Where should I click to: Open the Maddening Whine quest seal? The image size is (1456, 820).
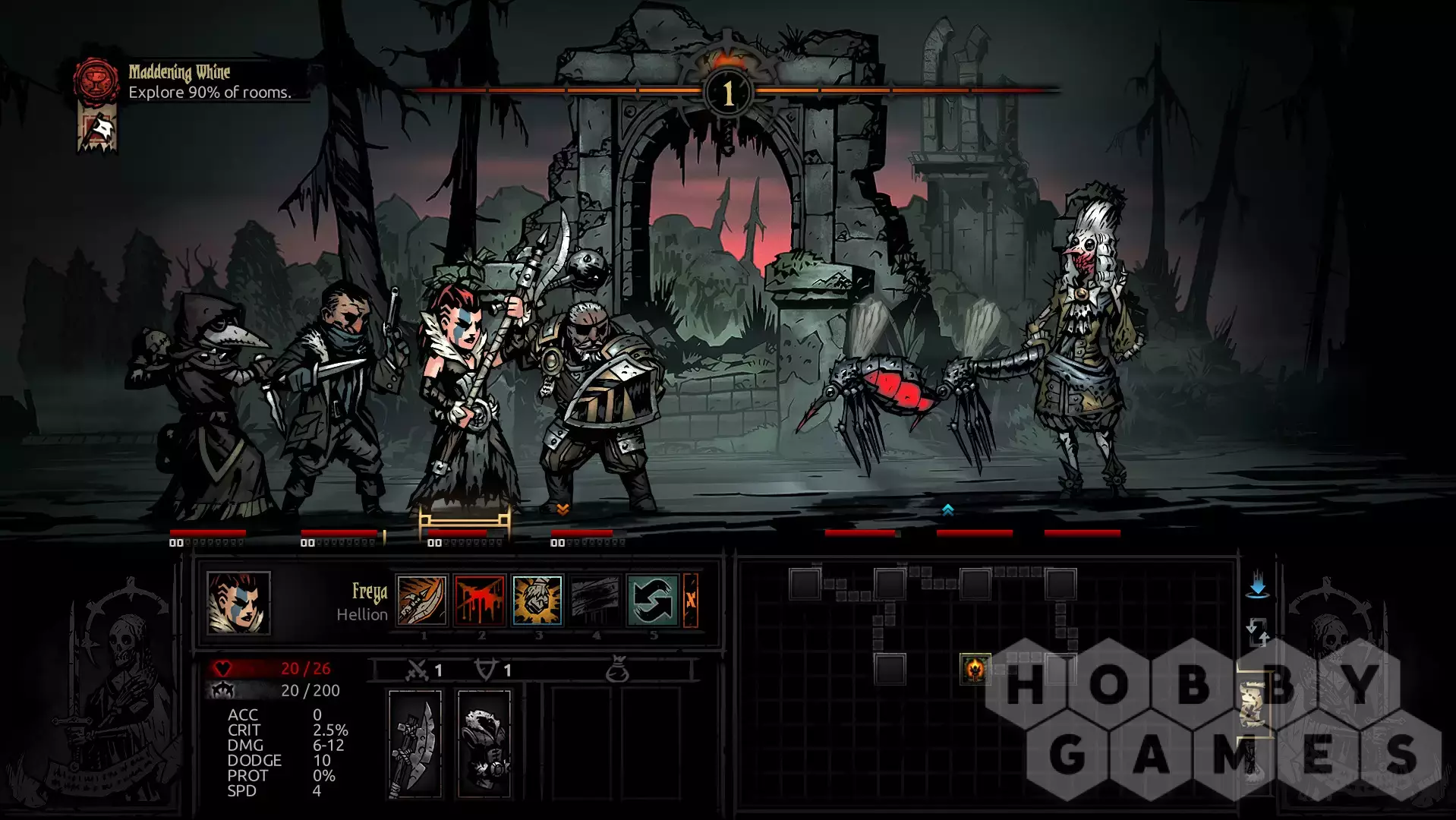point(96,80)
